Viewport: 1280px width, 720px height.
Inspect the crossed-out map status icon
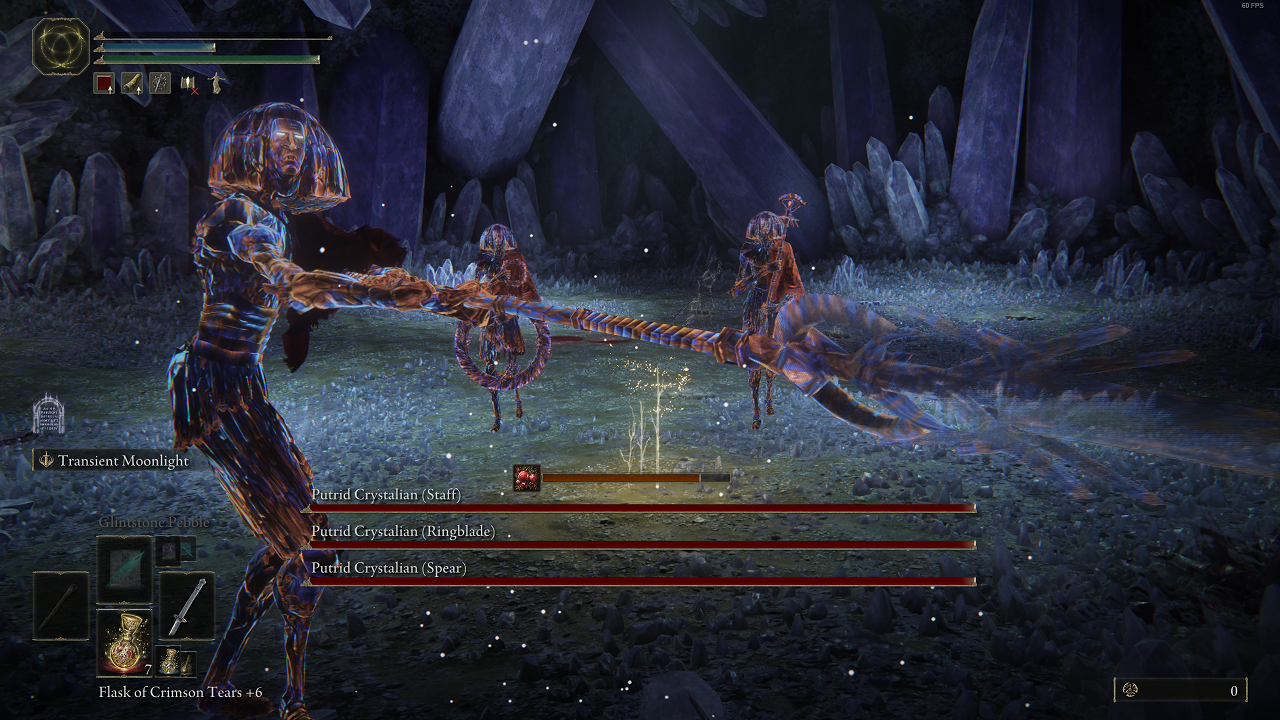[x=188, y=85]
